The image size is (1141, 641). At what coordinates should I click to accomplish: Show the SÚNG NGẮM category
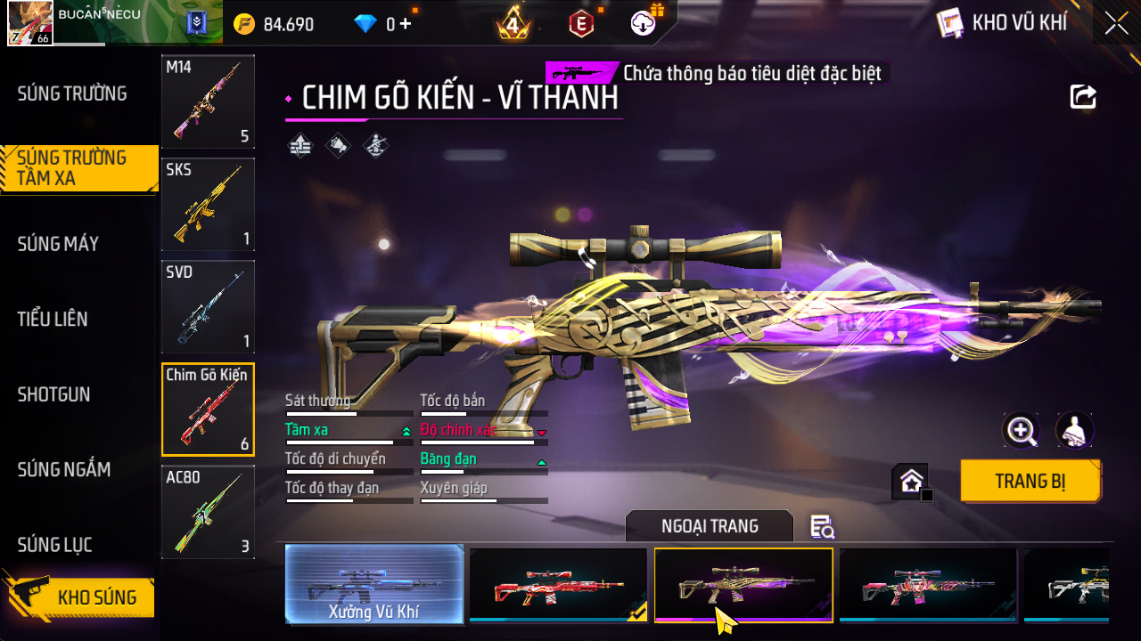point(64,470)
